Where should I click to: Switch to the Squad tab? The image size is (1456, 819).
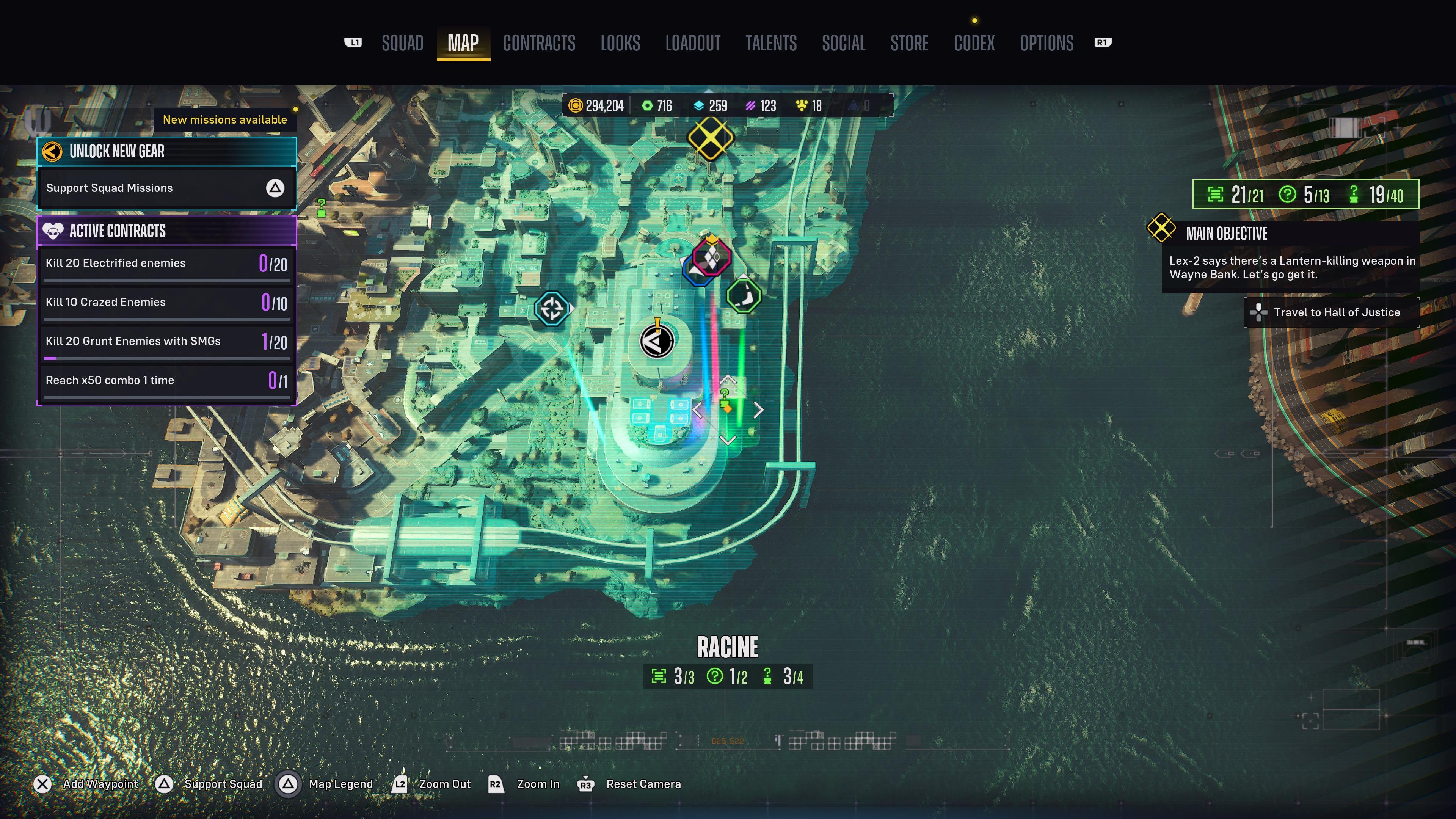402,43
